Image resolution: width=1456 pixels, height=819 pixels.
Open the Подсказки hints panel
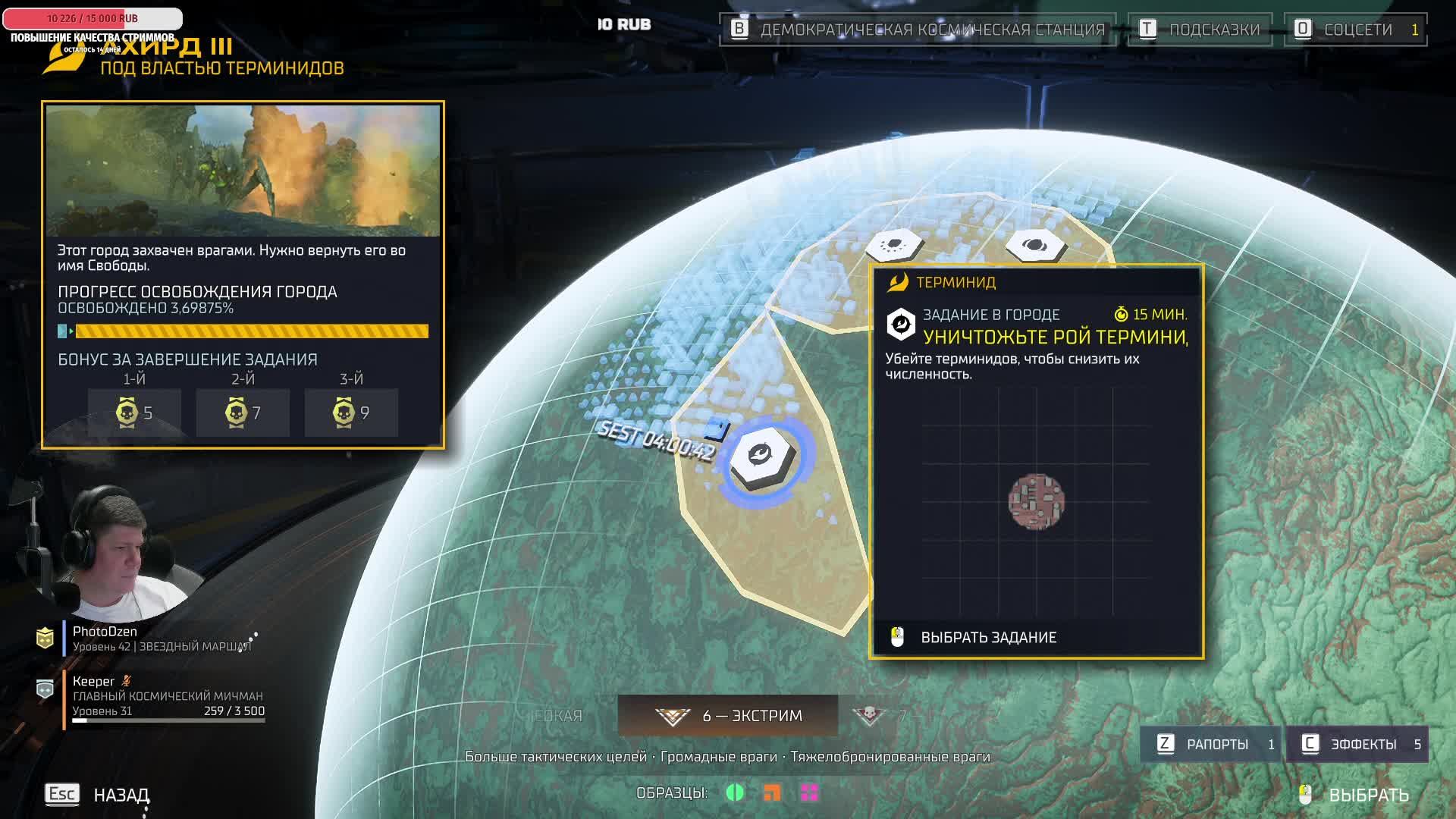click(x=1200, y=30)
